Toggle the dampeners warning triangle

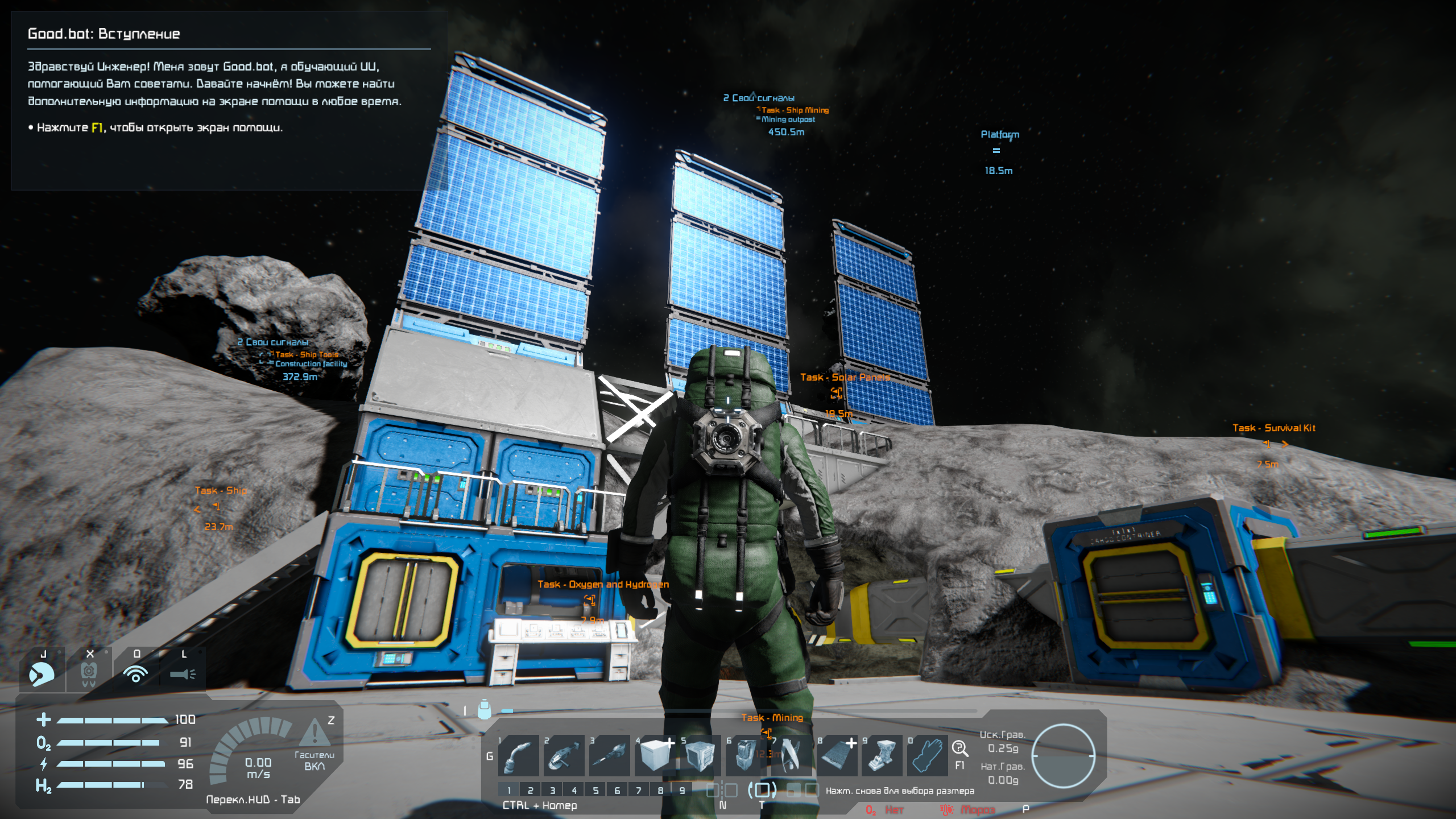[314, 733]
